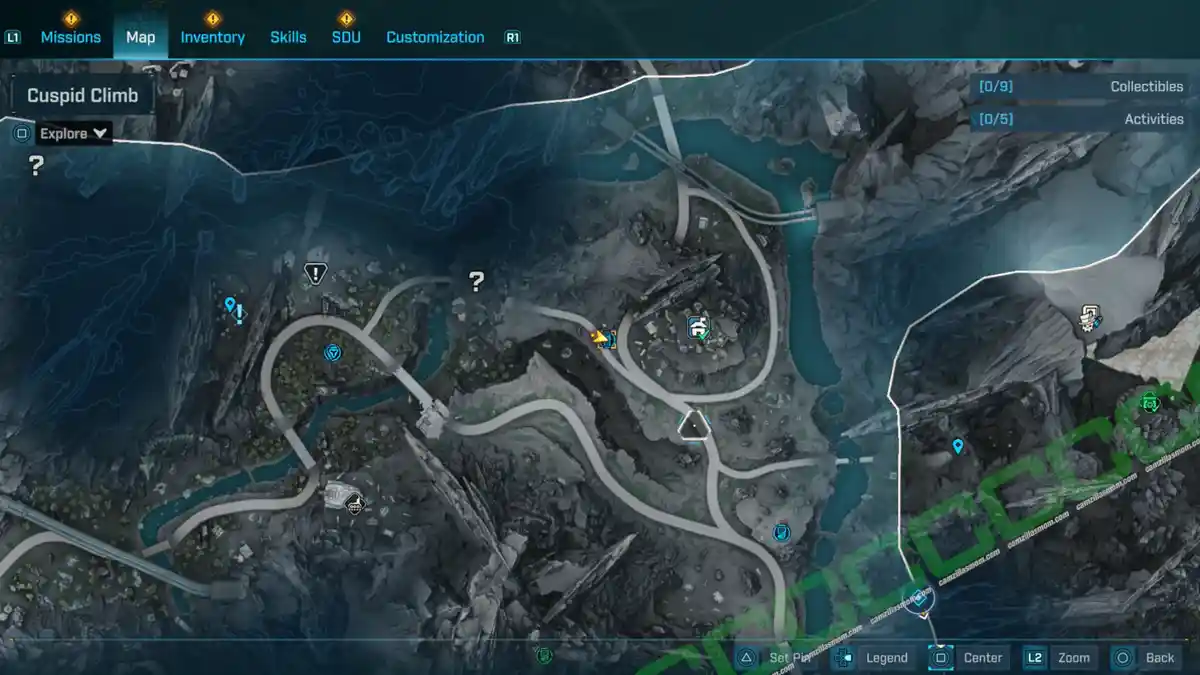Screen dimensions: 1200x675
Task: Select the green marker on the map
Action: point(1149,403)
